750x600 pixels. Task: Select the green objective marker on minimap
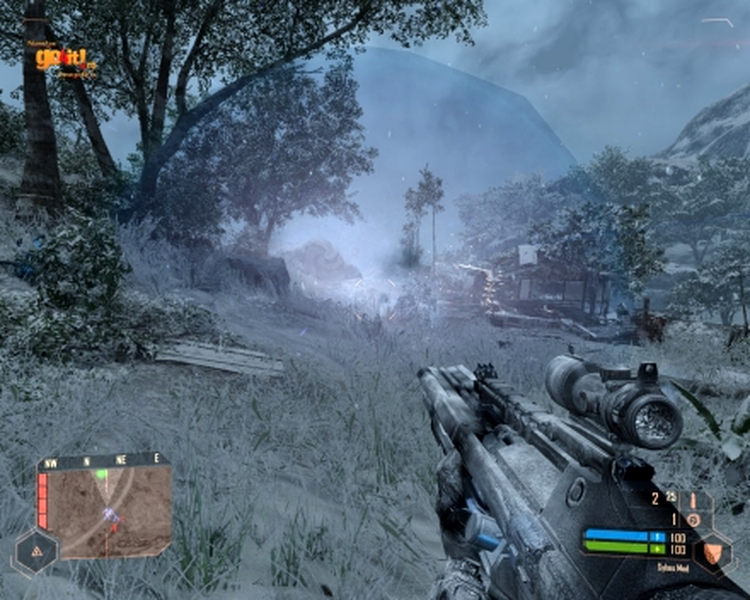[102, 474]
